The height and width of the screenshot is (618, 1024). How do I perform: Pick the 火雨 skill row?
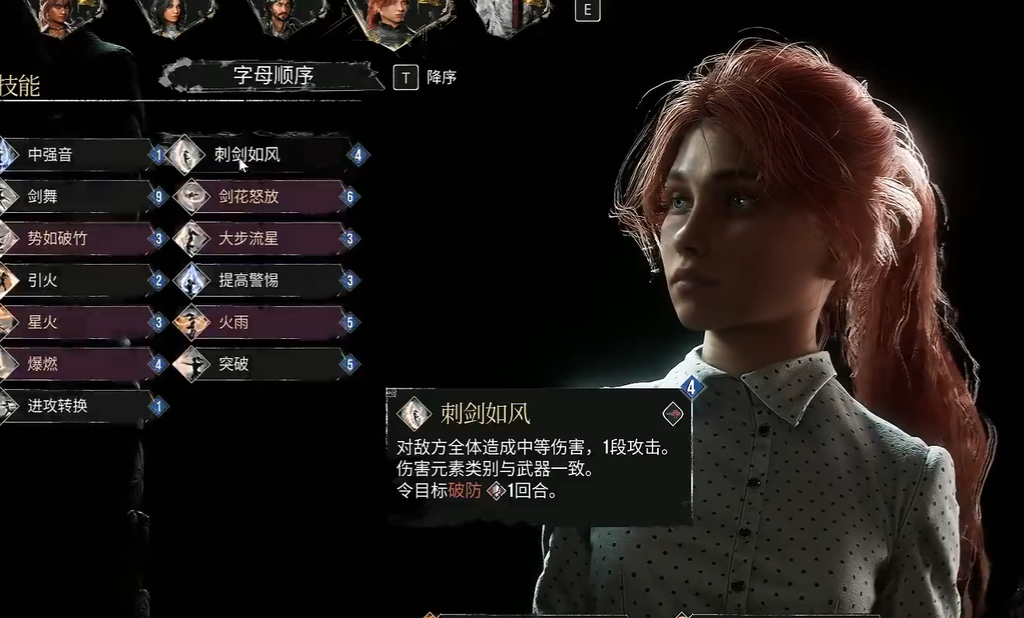265,323
